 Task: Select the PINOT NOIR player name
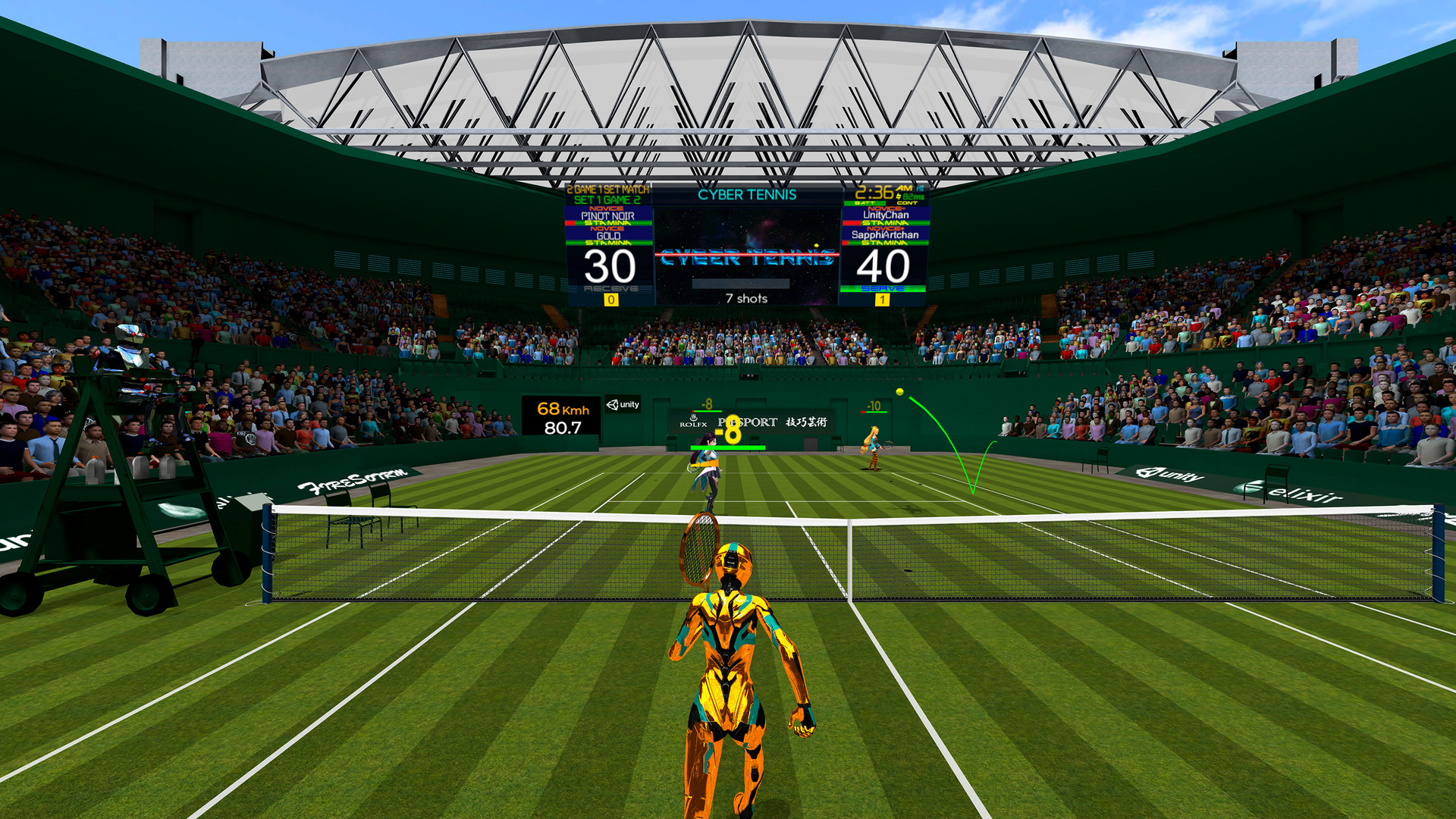607,215
